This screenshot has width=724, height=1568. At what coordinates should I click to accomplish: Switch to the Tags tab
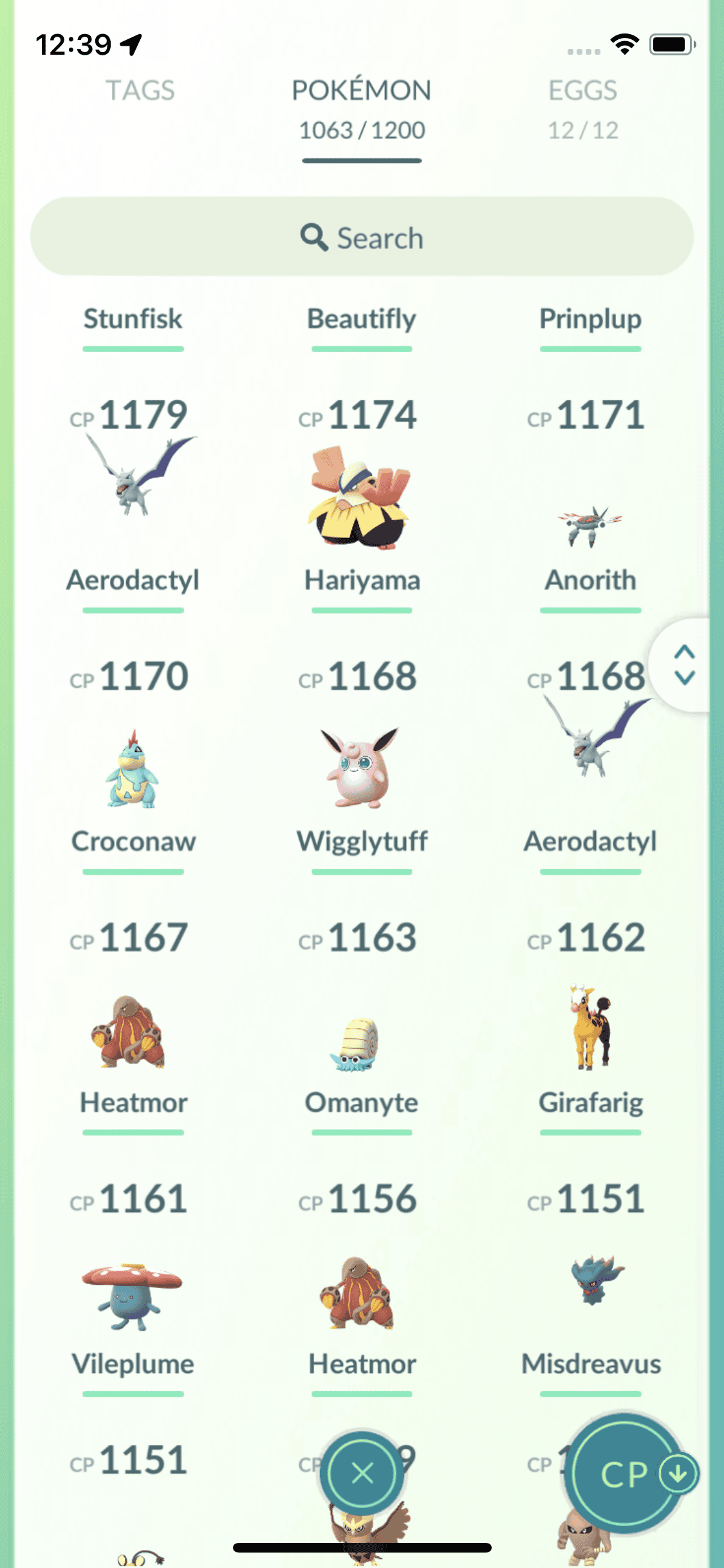tap(140, 91)
